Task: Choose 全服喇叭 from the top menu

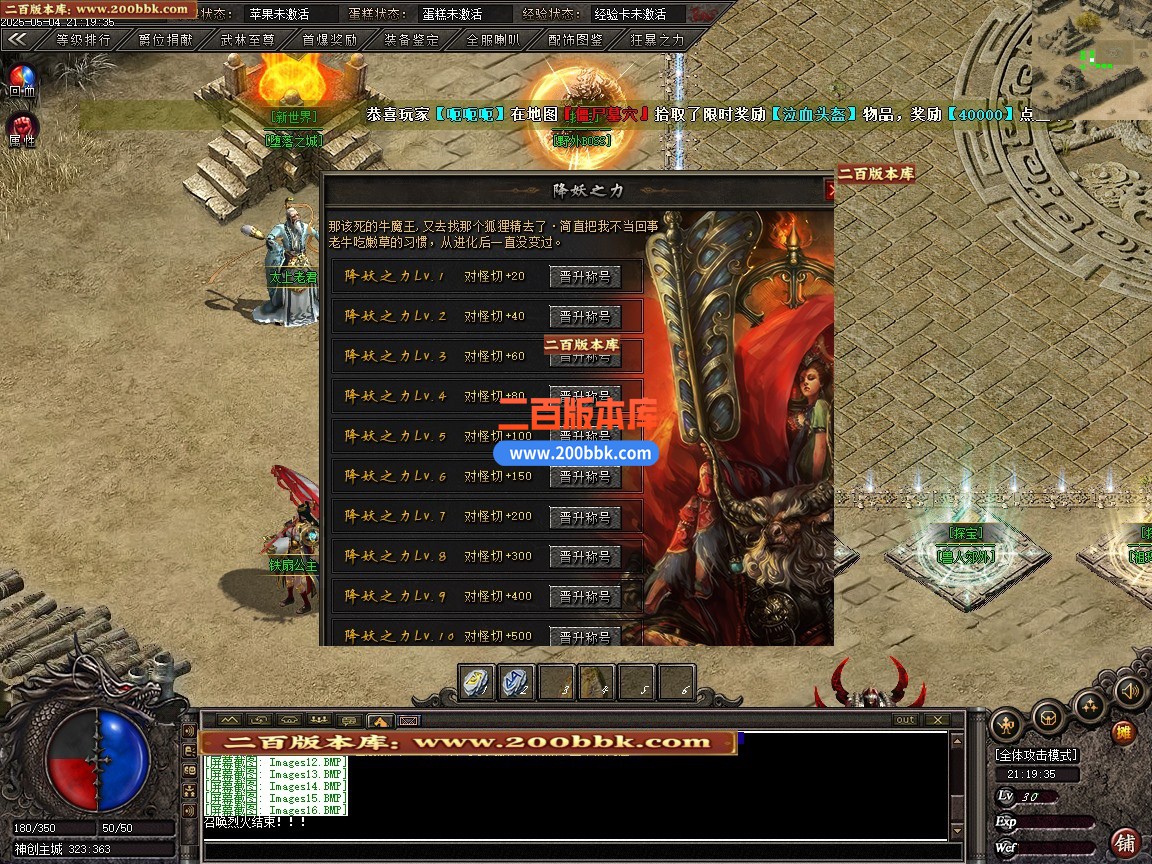Action: (x=493, y=40)
